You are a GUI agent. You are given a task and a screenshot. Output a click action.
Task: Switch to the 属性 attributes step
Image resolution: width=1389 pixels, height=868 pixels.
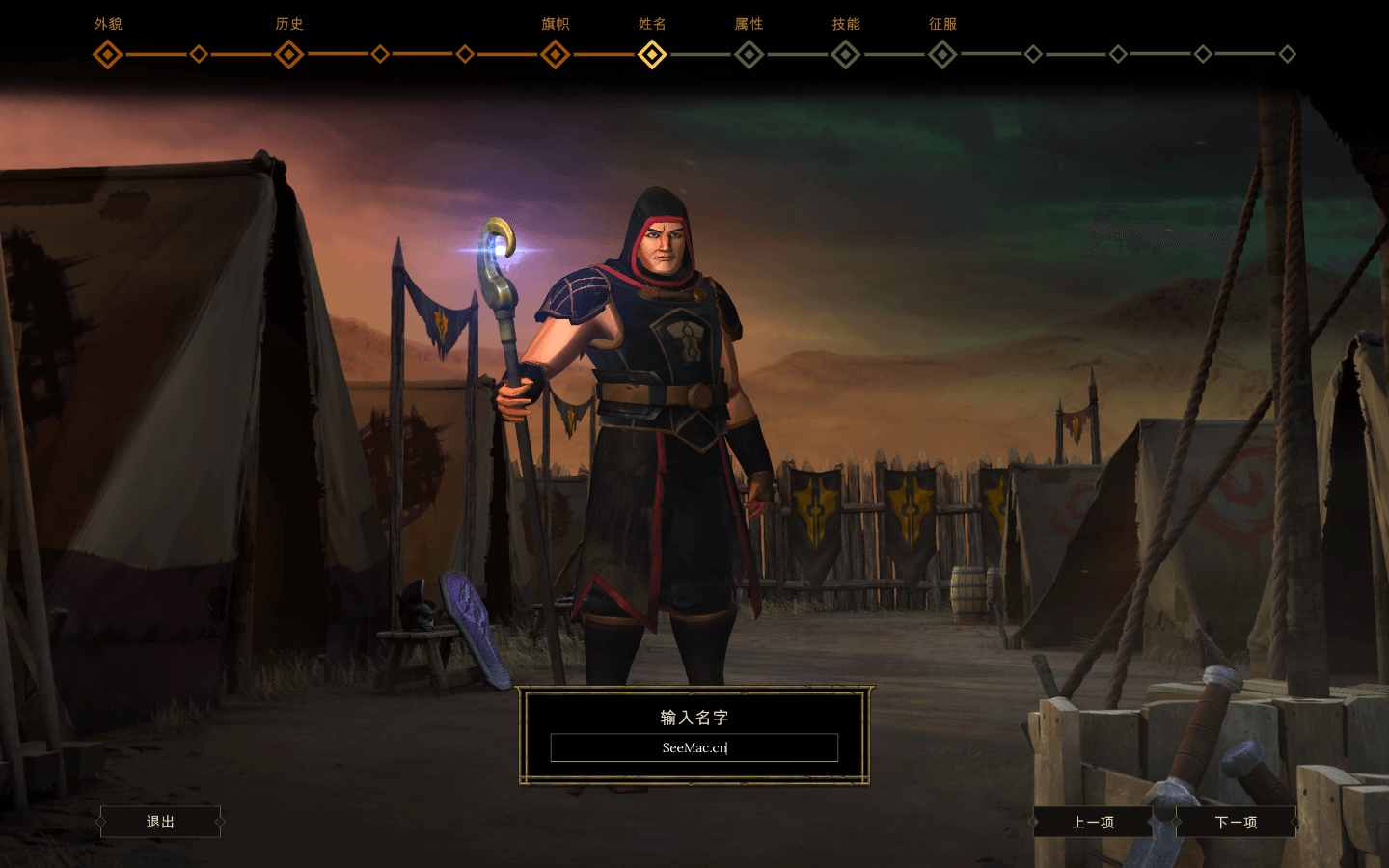tap(749, 54)
